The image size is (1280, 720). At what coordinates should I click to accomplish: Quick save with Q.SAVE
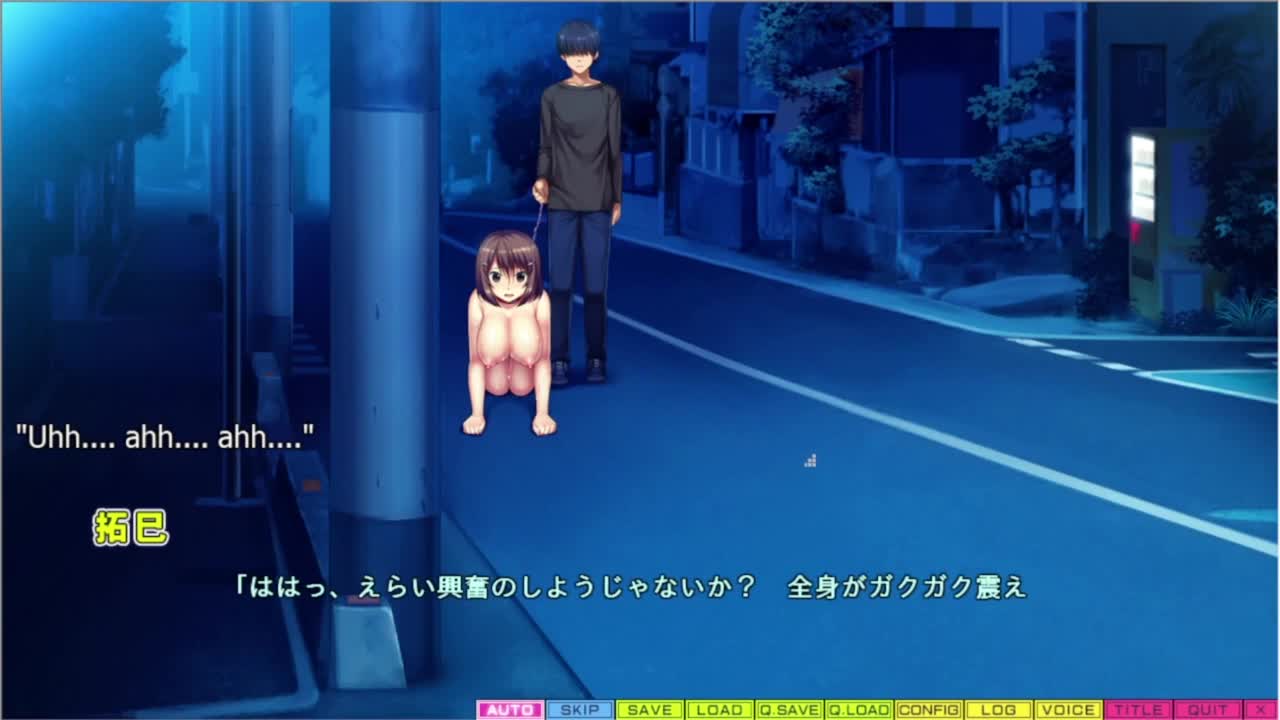789,710
